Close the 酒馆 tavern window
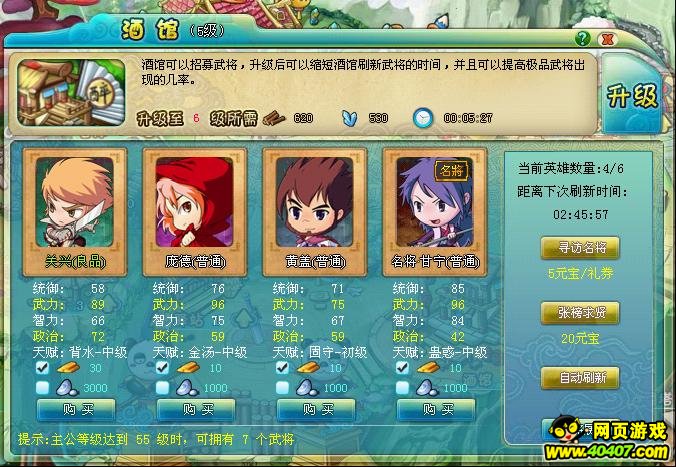This screenshot has height=467, width=676. click(606, 38)
